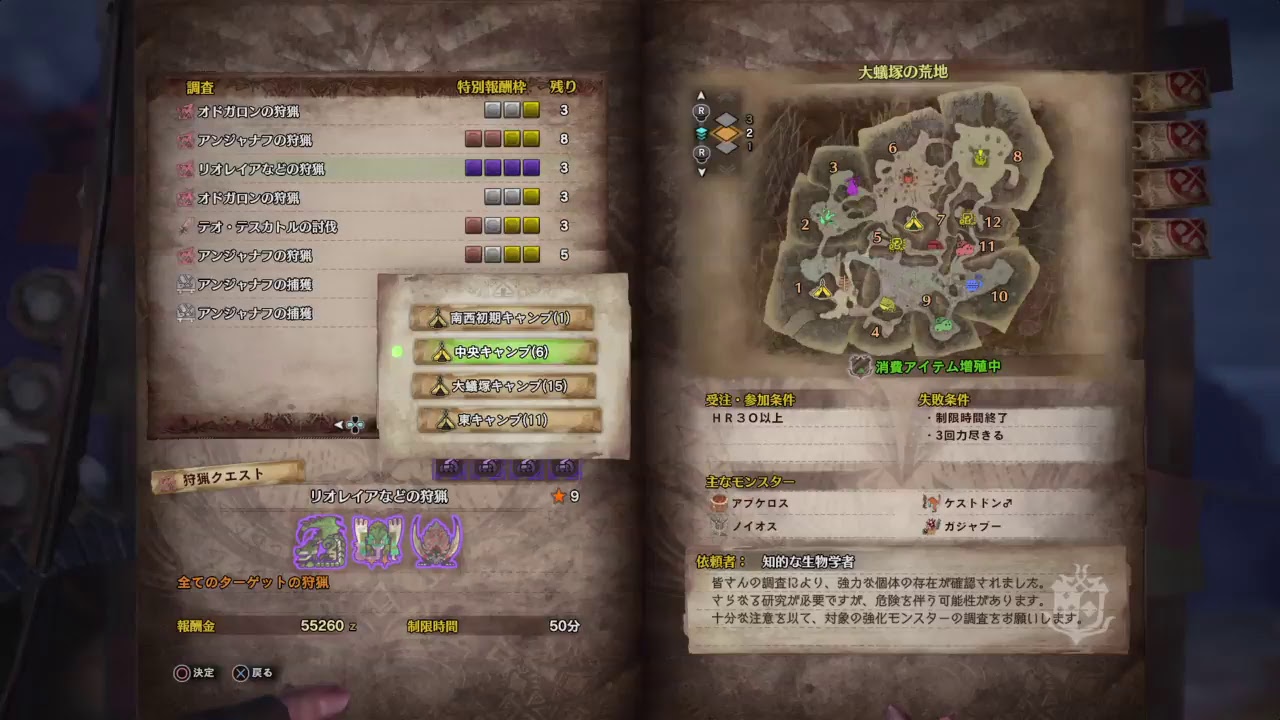Click the tent icon on map area 7
Screen dimensions: 1280x720
(x=913, y=222)
